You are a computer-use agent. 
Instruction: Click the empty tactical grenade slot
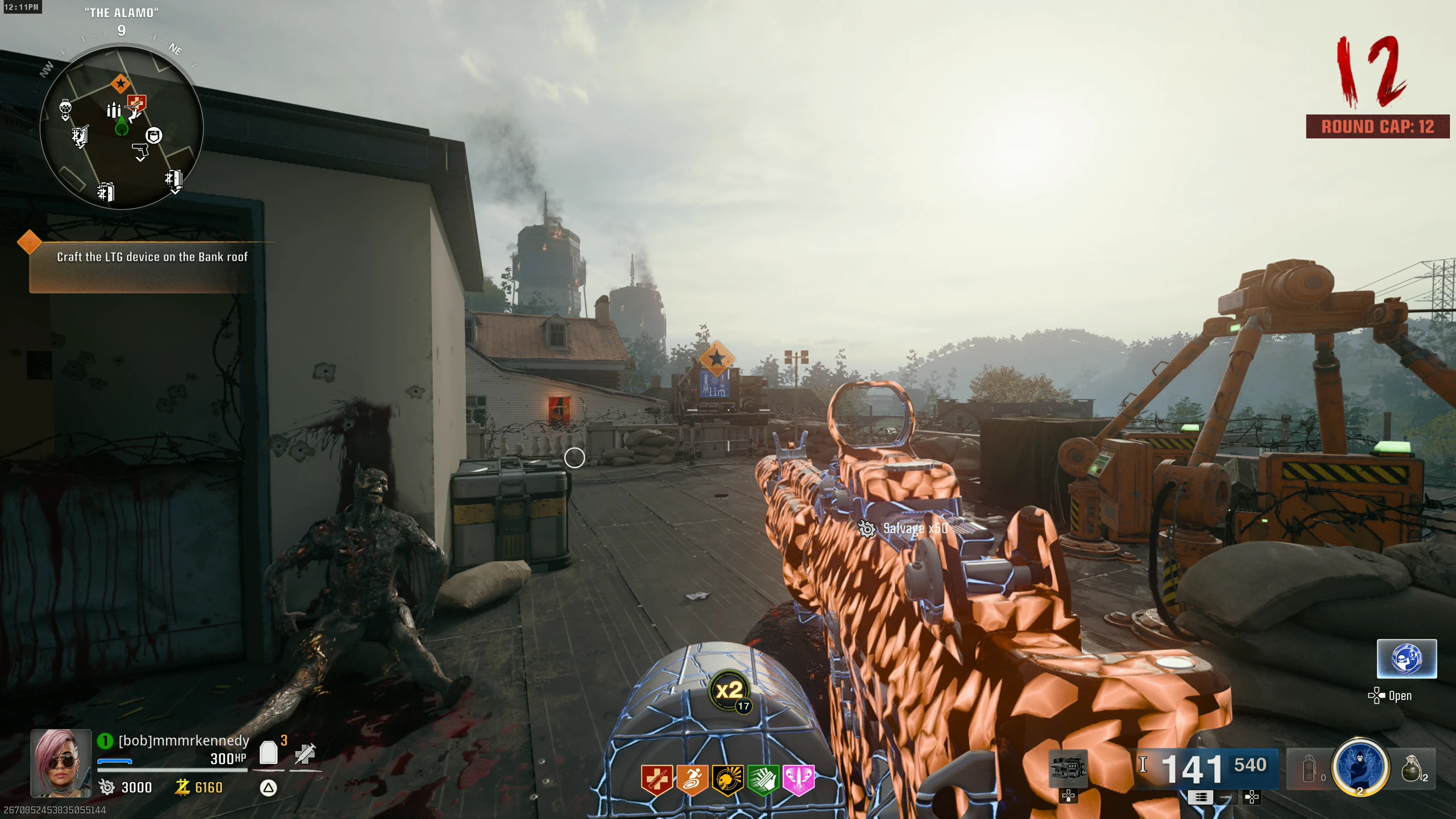click(1309, 769)
